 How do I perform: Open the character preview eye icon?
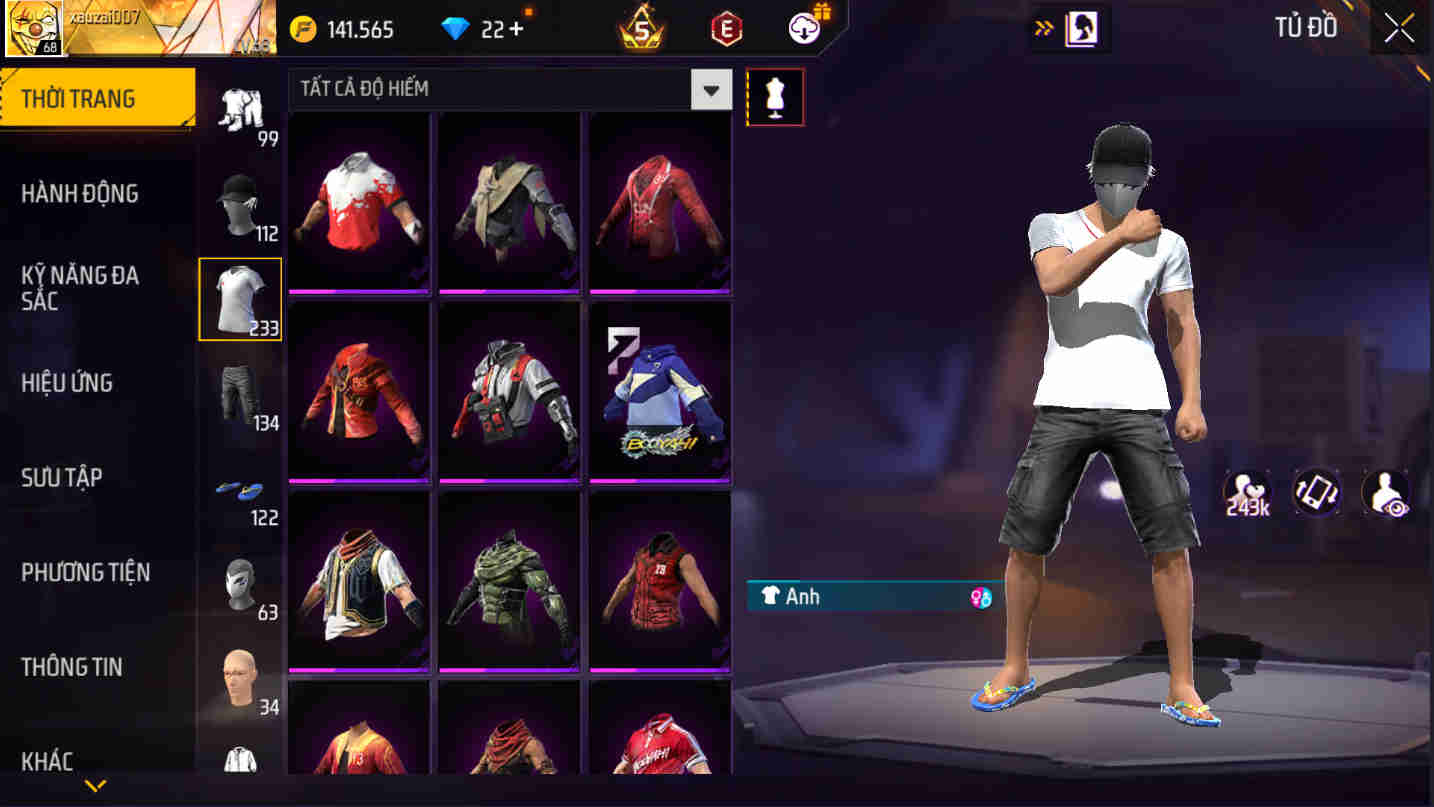[1388, 492]
